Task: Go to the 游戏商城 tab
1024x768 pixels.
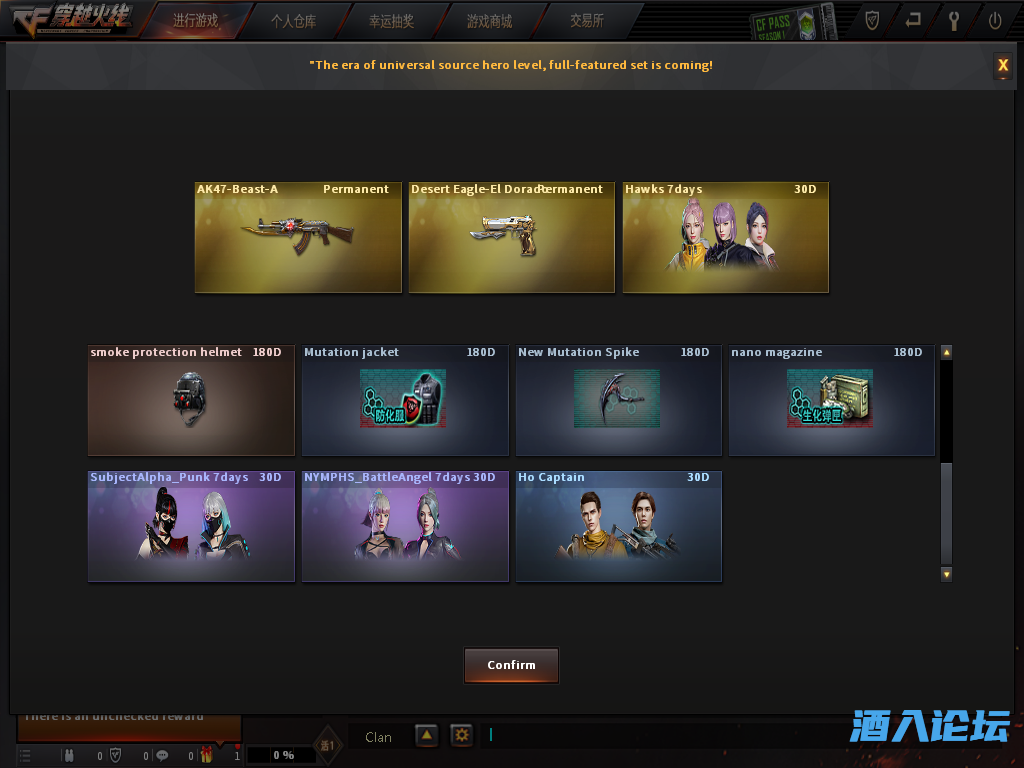Action: click(x=489, y=20)
